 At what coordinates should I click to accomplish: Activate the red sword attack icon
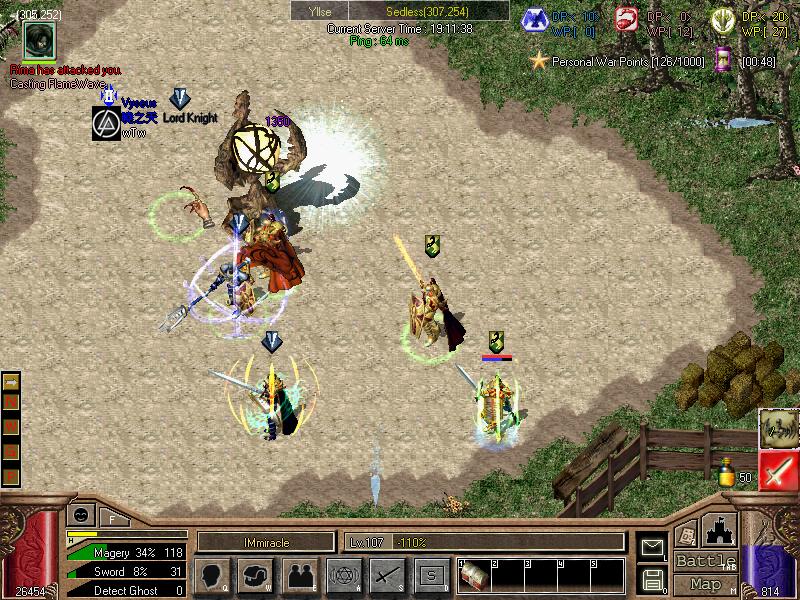pos(777,469)
